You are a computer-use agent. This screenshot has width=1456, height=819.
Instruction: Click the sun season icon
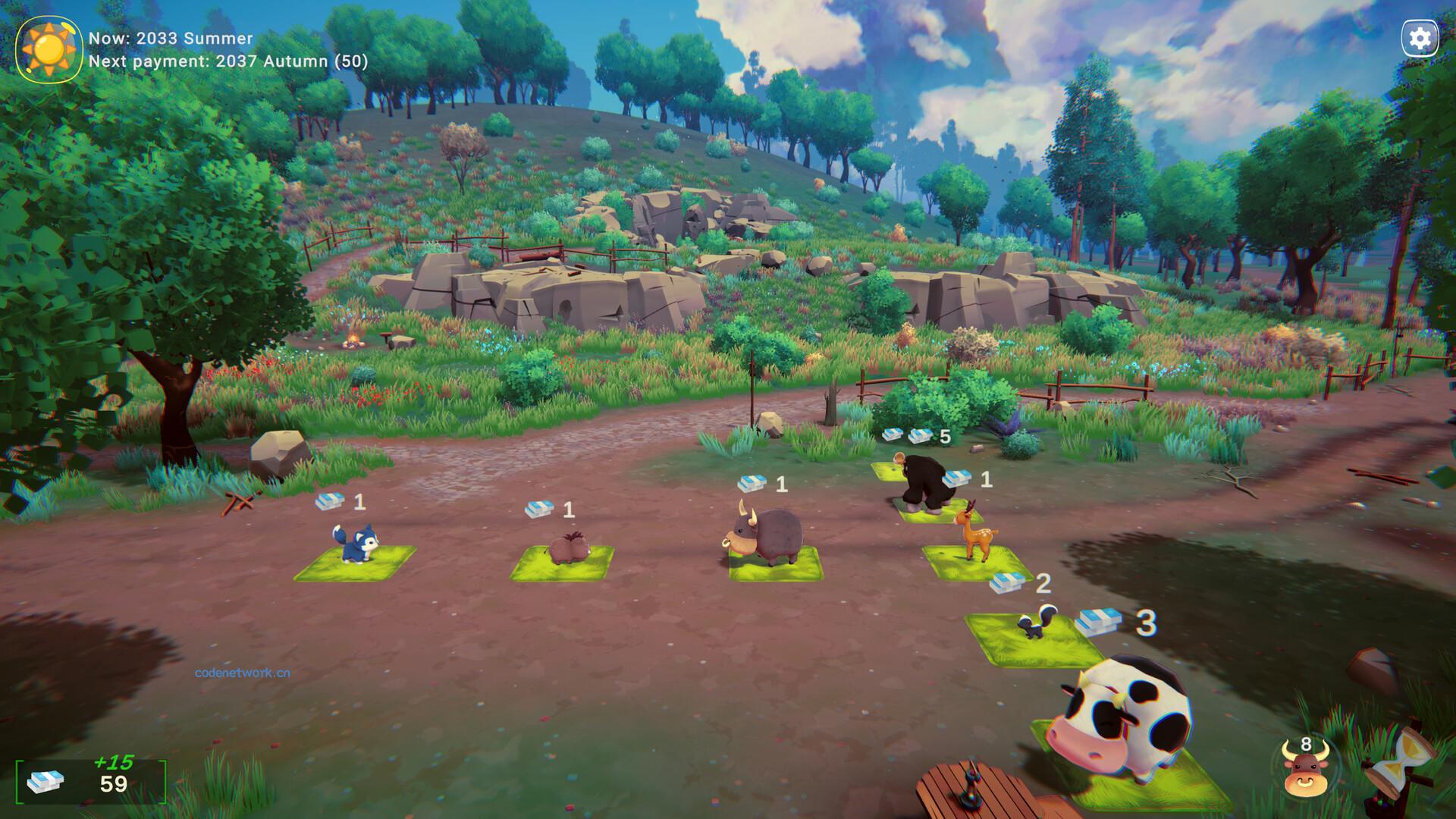tap(49, 49)
